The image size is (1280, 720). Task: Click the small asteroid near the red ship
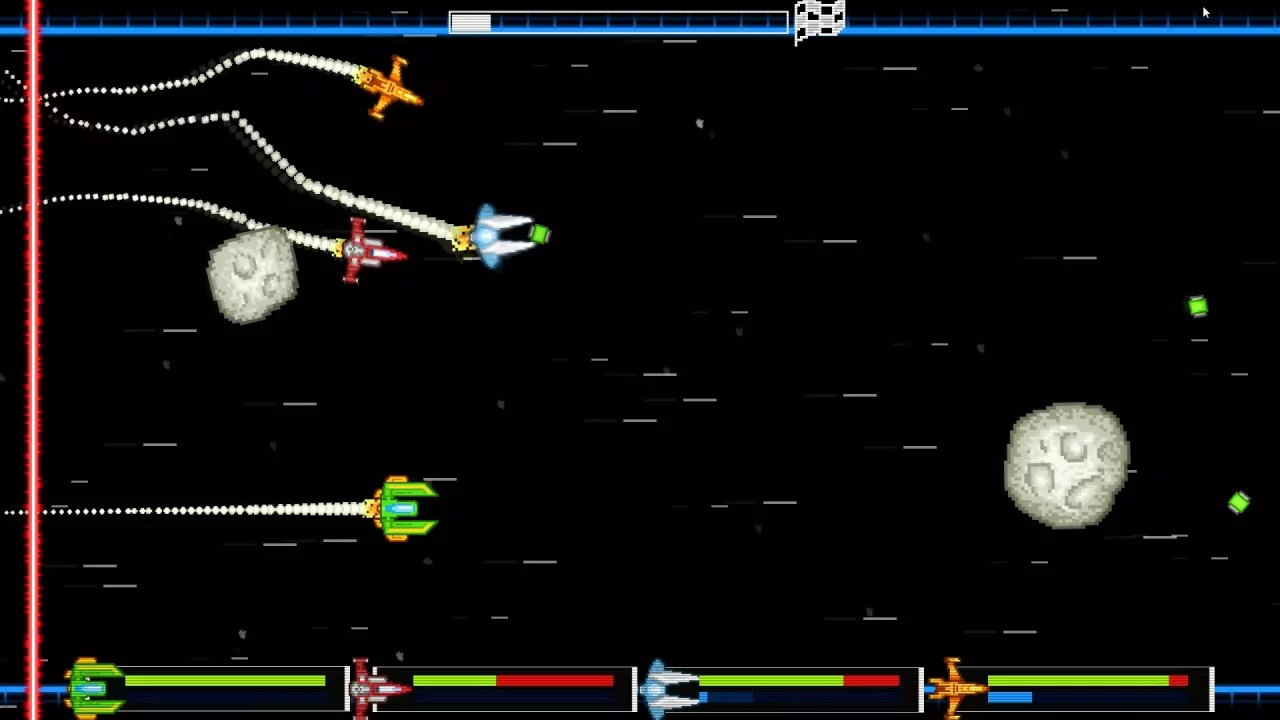(253, 272)
